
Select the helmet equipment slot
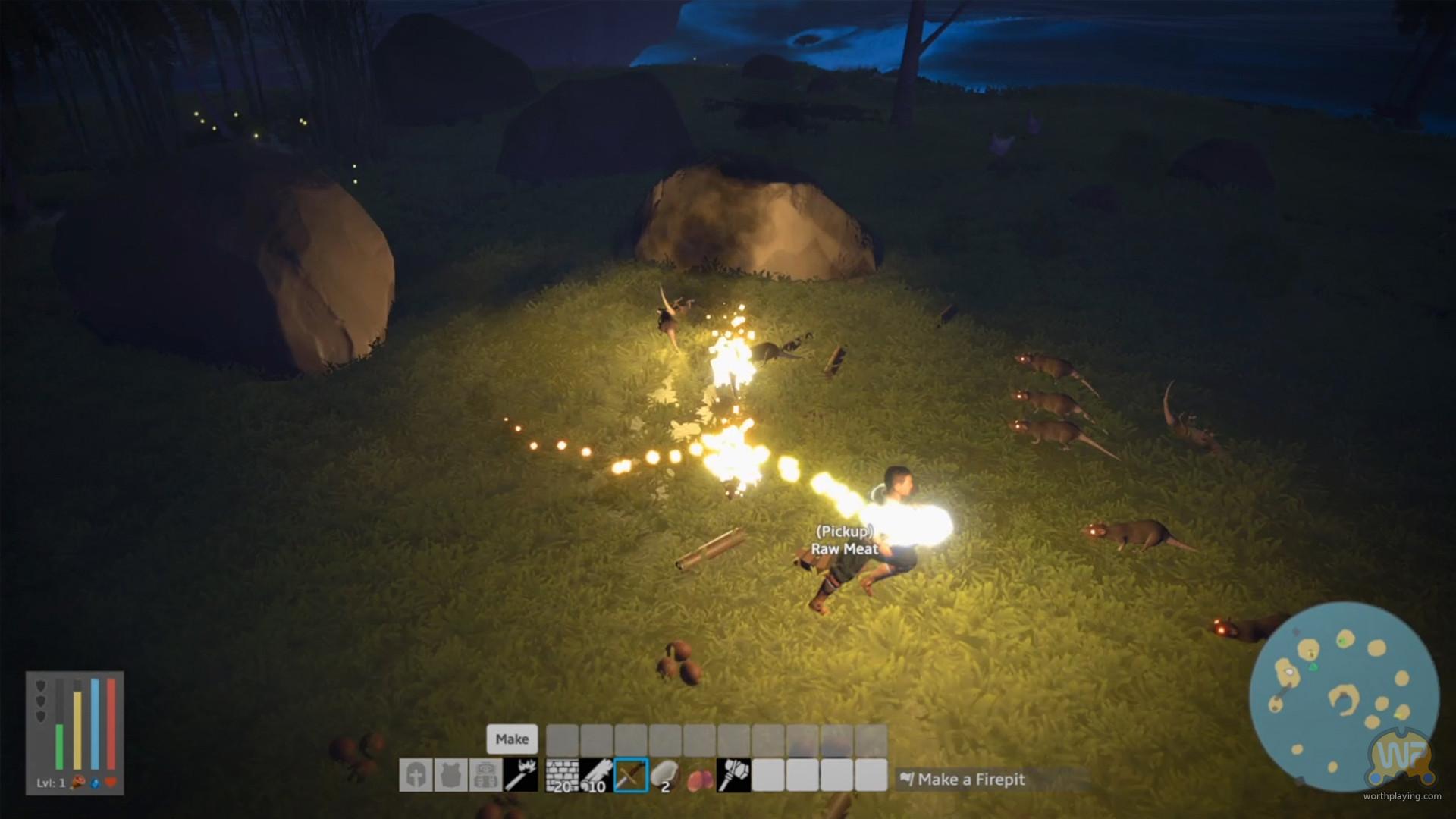416,775
